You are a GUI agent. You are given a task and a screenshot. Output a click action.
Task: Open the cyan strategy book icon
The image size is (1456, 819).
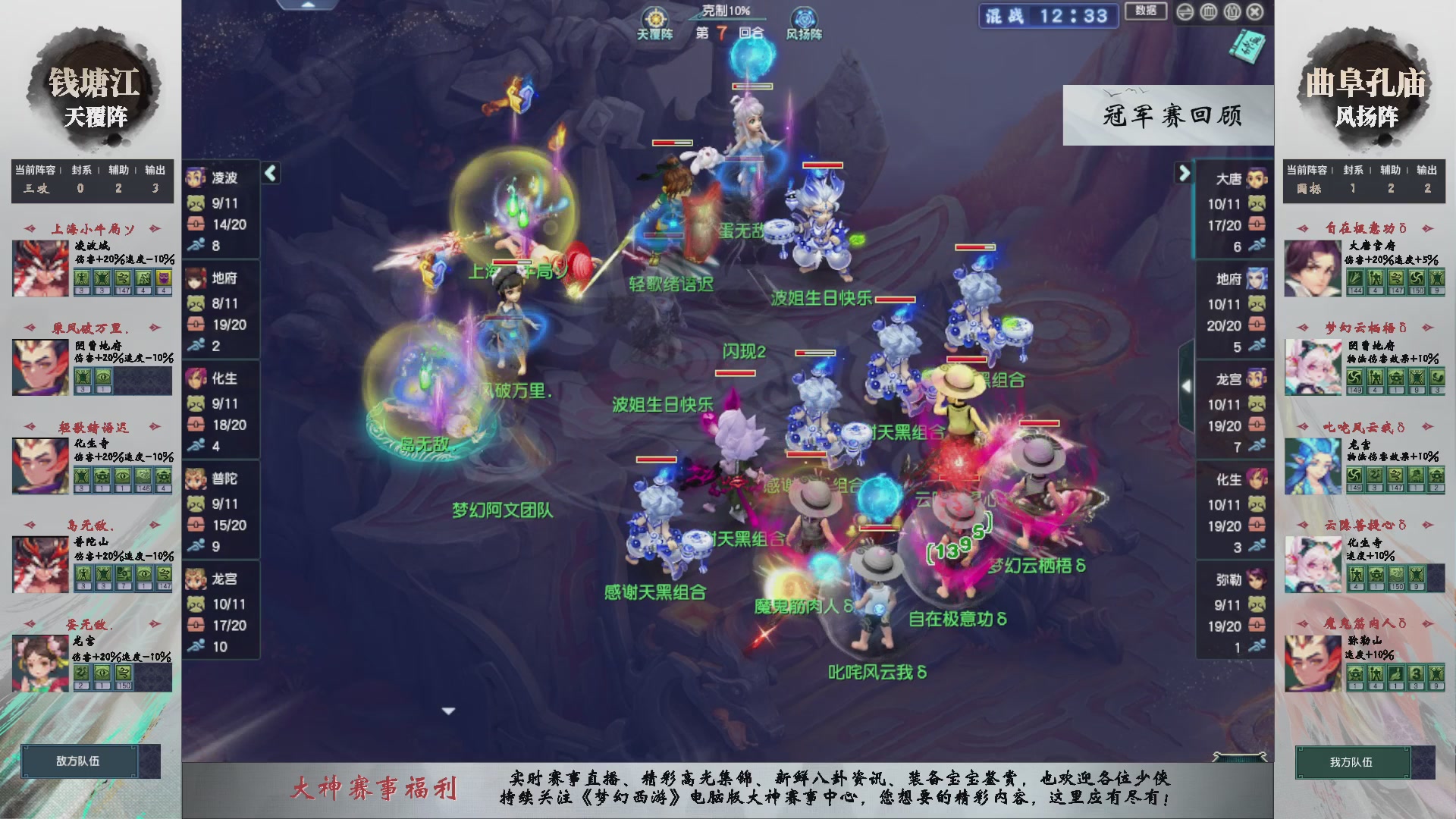(x=1247, y=48)
